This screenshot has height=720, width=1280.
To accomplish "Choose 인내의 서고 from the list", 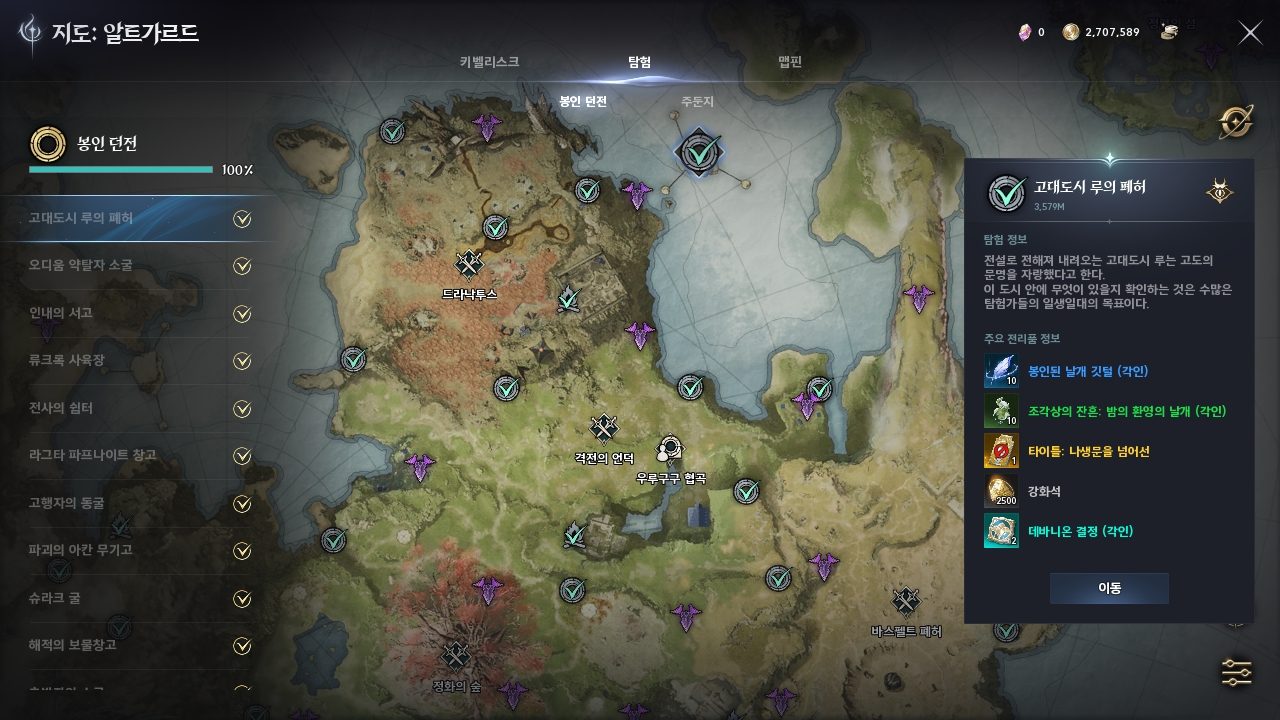I will tap(138, 313).
